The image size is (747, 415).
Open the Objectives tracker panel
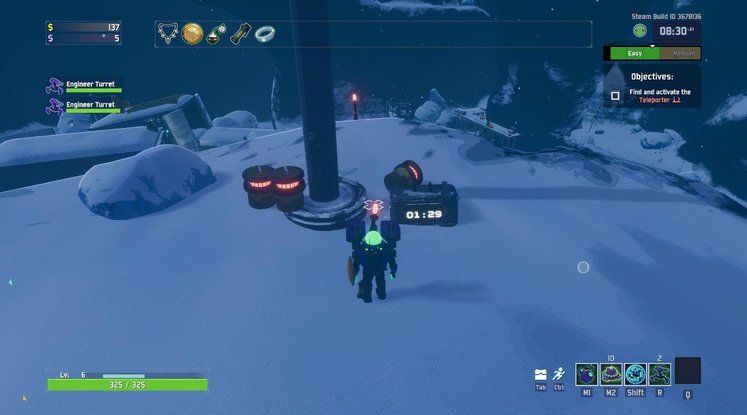[651, 77]
